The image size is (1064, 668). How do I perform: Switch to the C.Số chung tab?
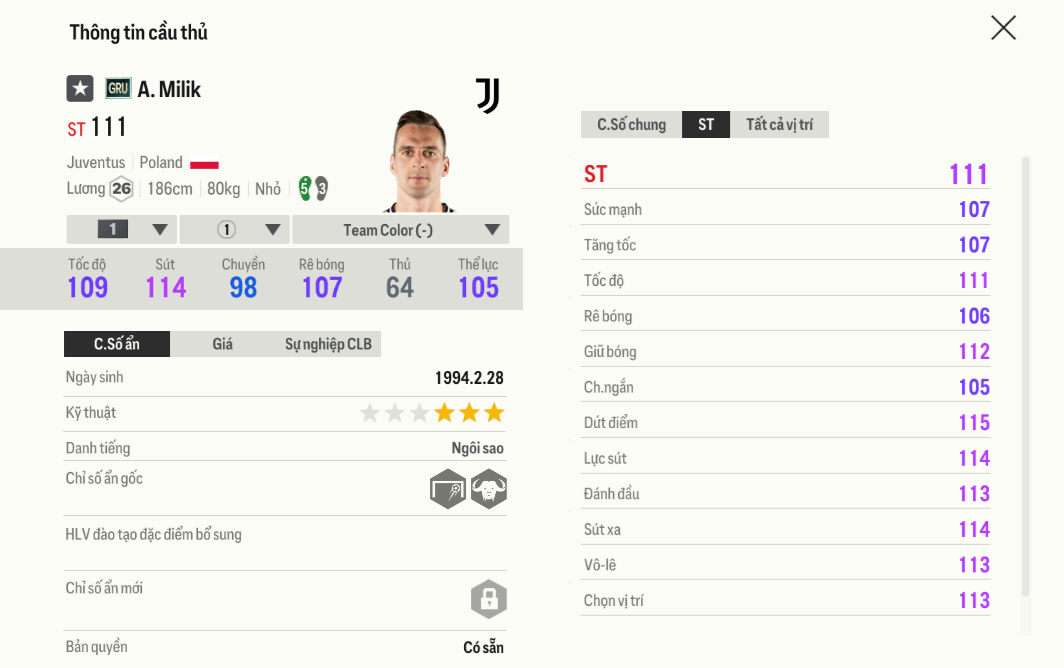[631, 125]
